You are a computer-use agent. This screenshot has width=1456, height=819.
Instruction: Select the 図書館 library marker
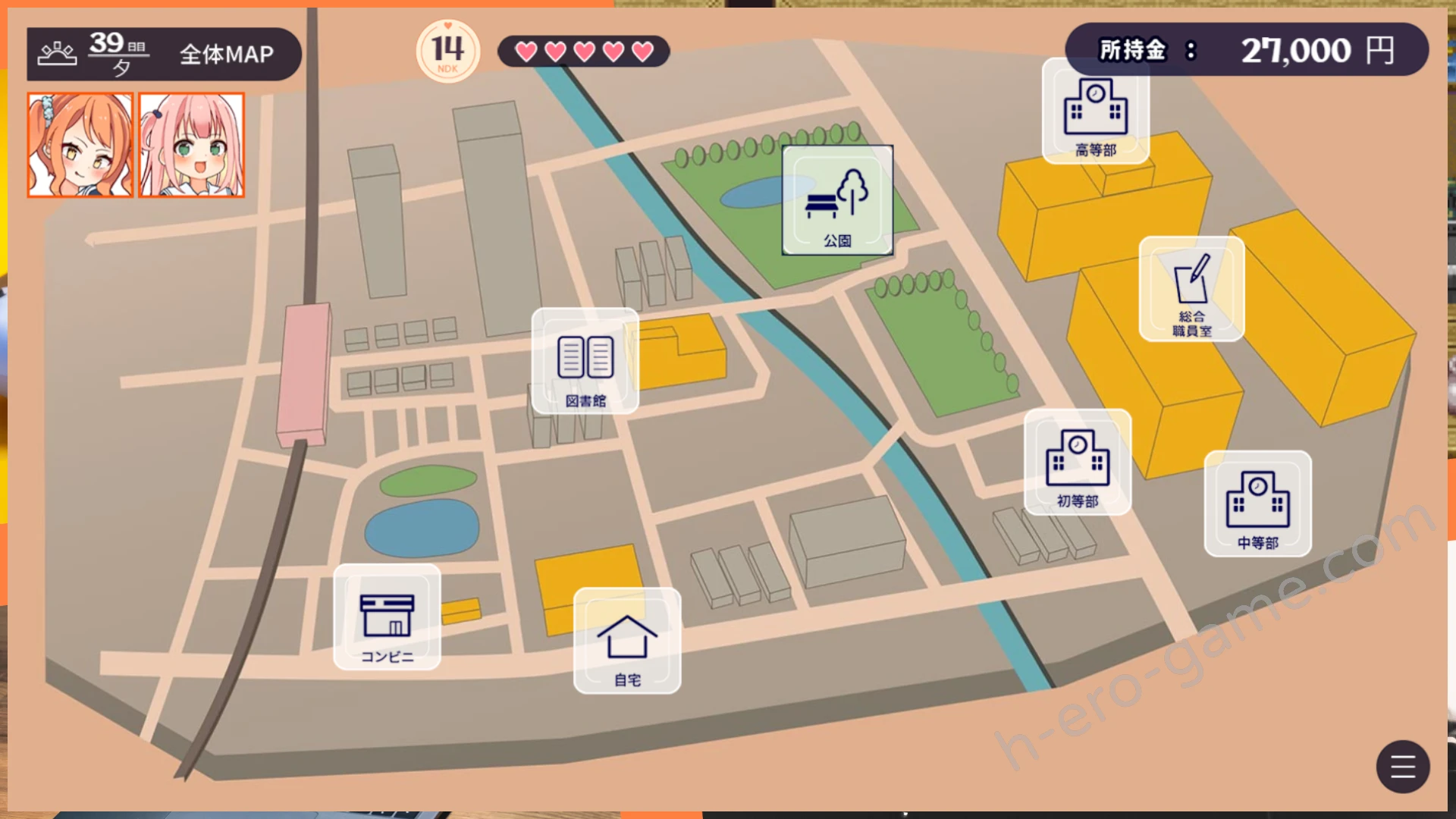click(x=585, y=361)
